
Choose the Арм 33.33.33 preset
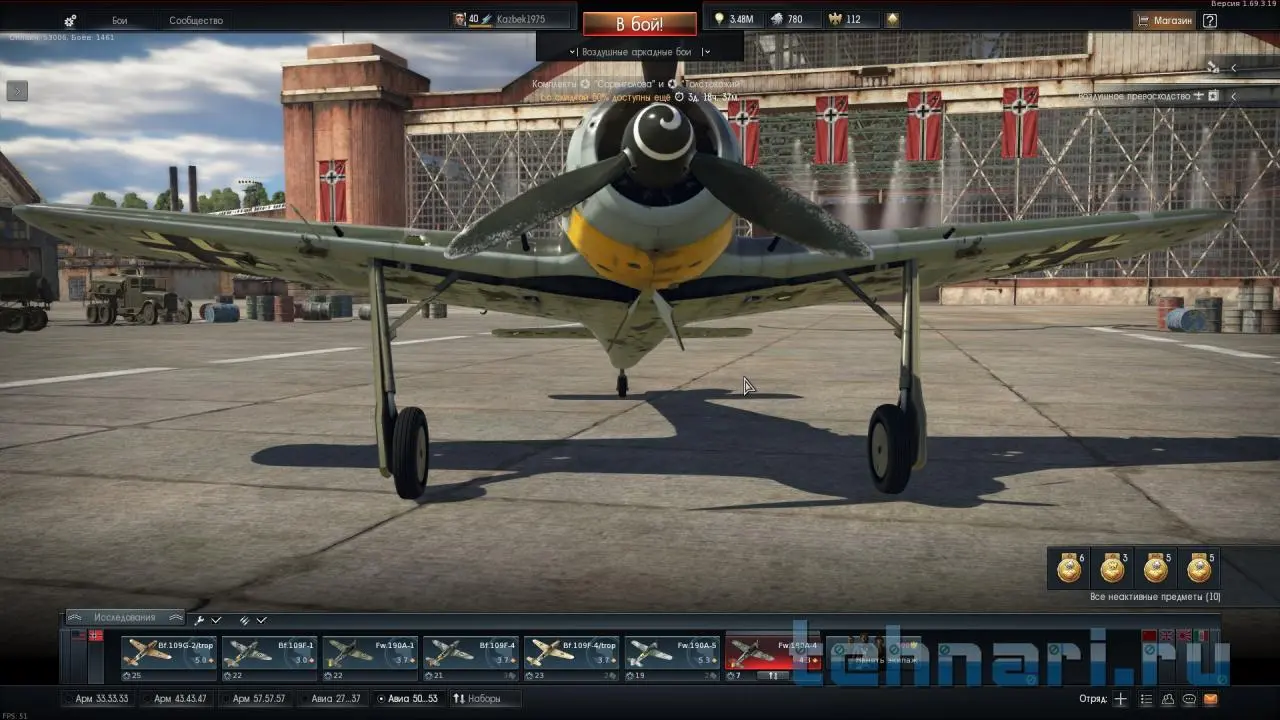click(101, 698)
